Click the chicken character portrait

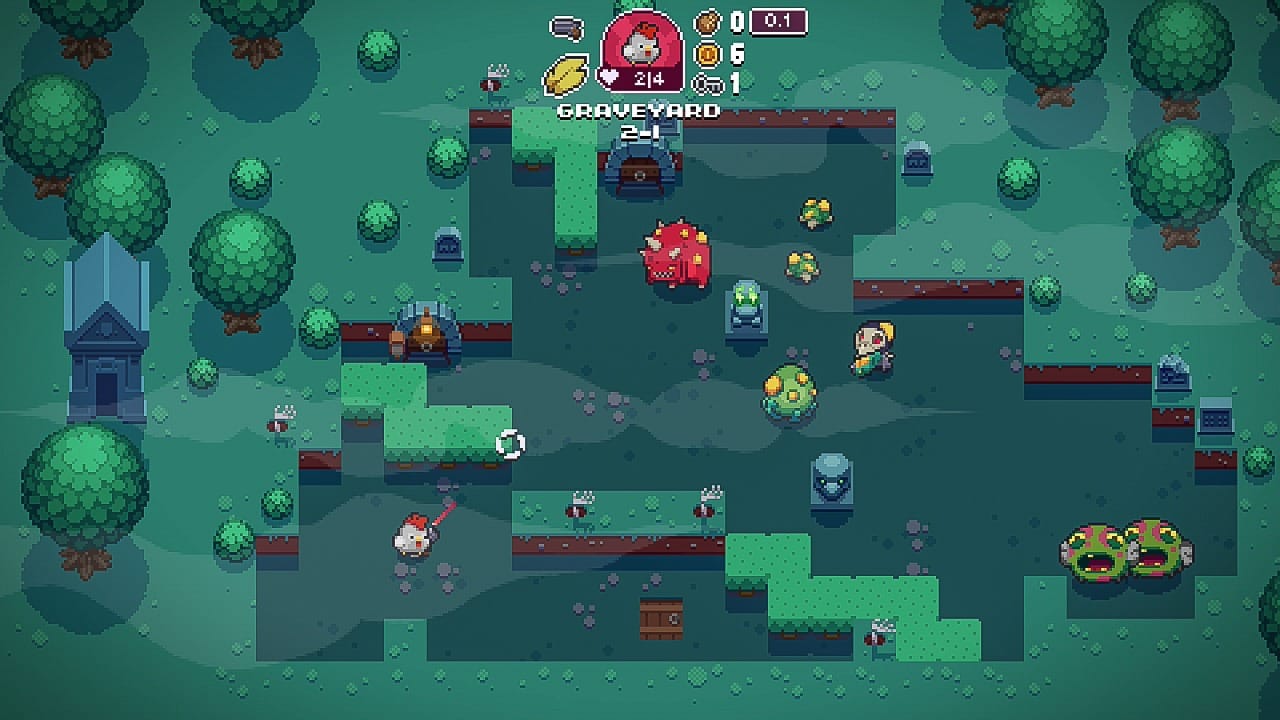(642, 42)
